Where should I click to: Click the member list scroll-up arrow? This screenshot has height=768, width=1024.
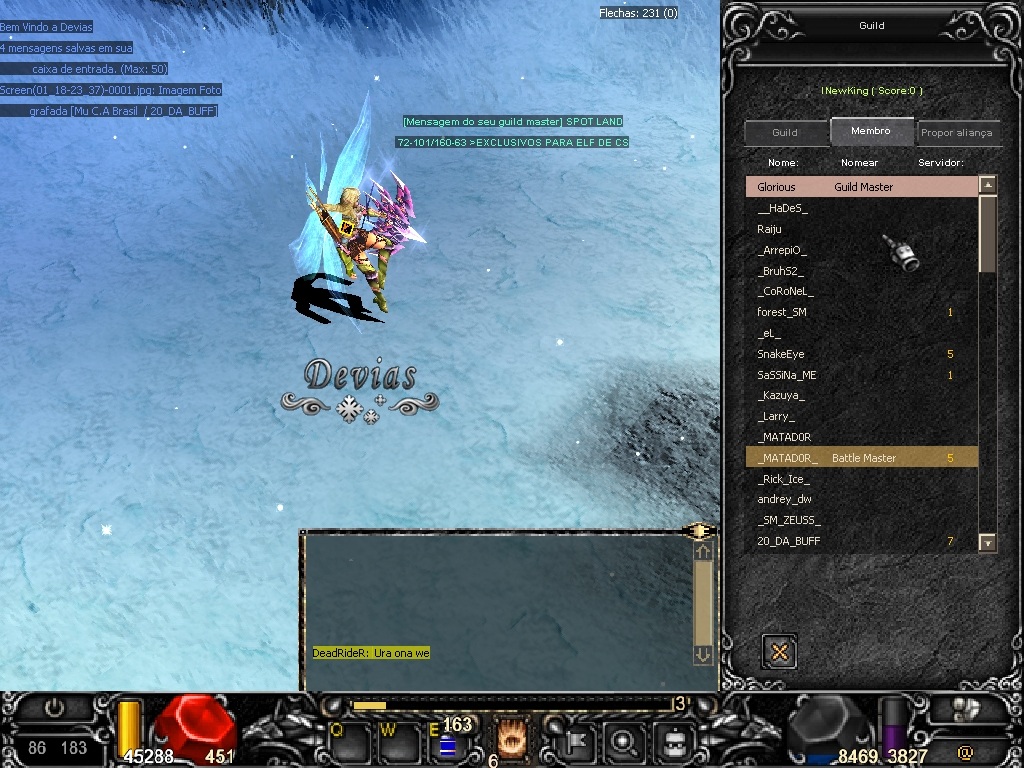click(987, 185)
